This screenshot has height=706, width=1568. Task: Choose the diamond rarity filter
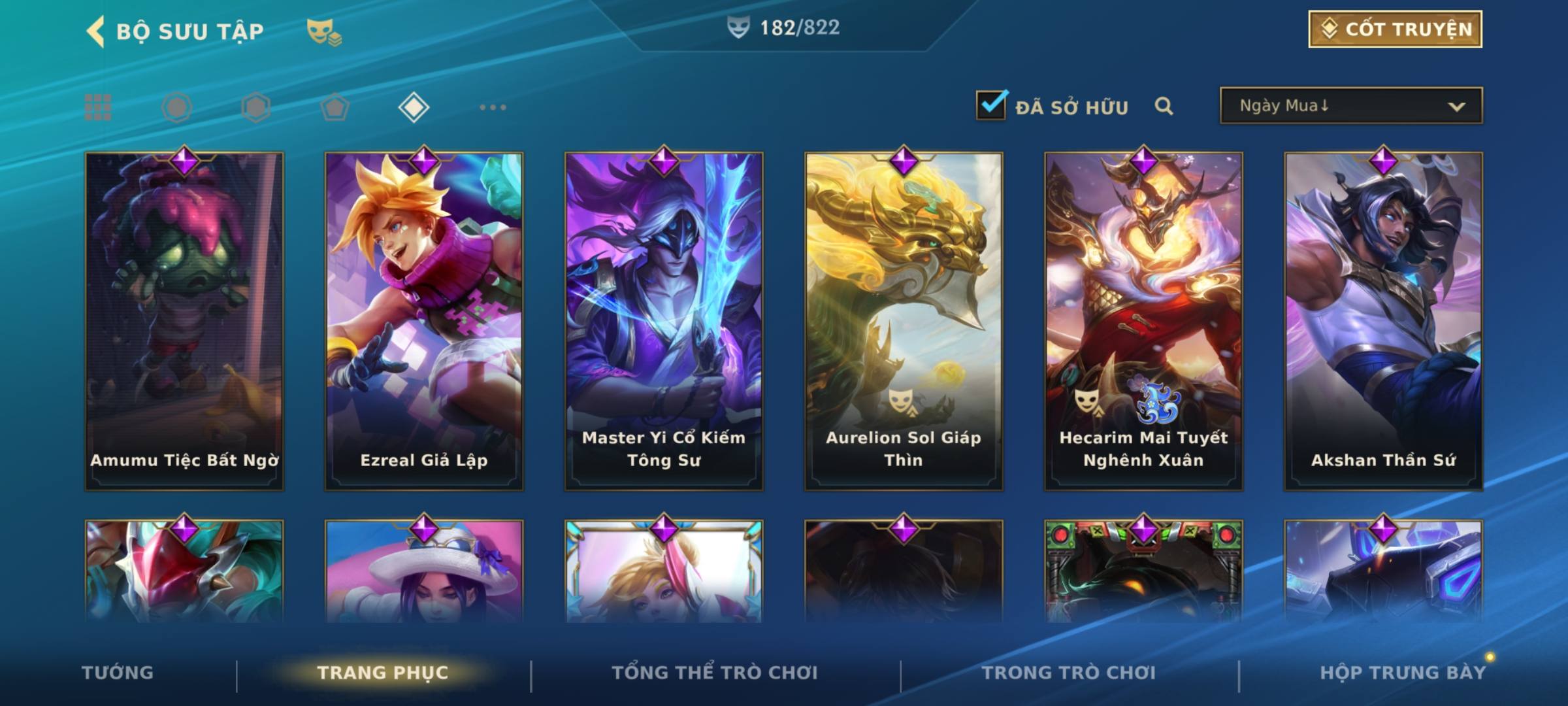coord(414,107)
